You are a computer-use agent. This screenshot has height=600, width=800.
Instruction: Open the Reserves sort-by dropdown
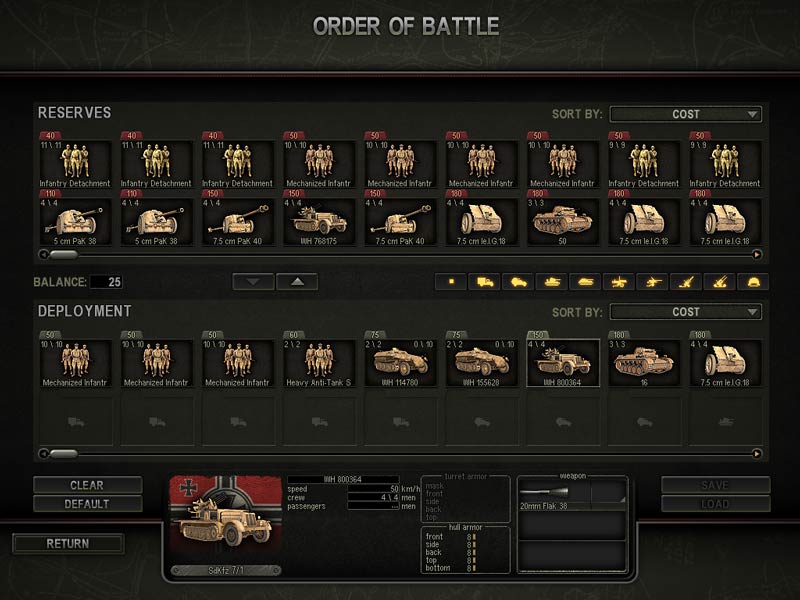point(686,114)
